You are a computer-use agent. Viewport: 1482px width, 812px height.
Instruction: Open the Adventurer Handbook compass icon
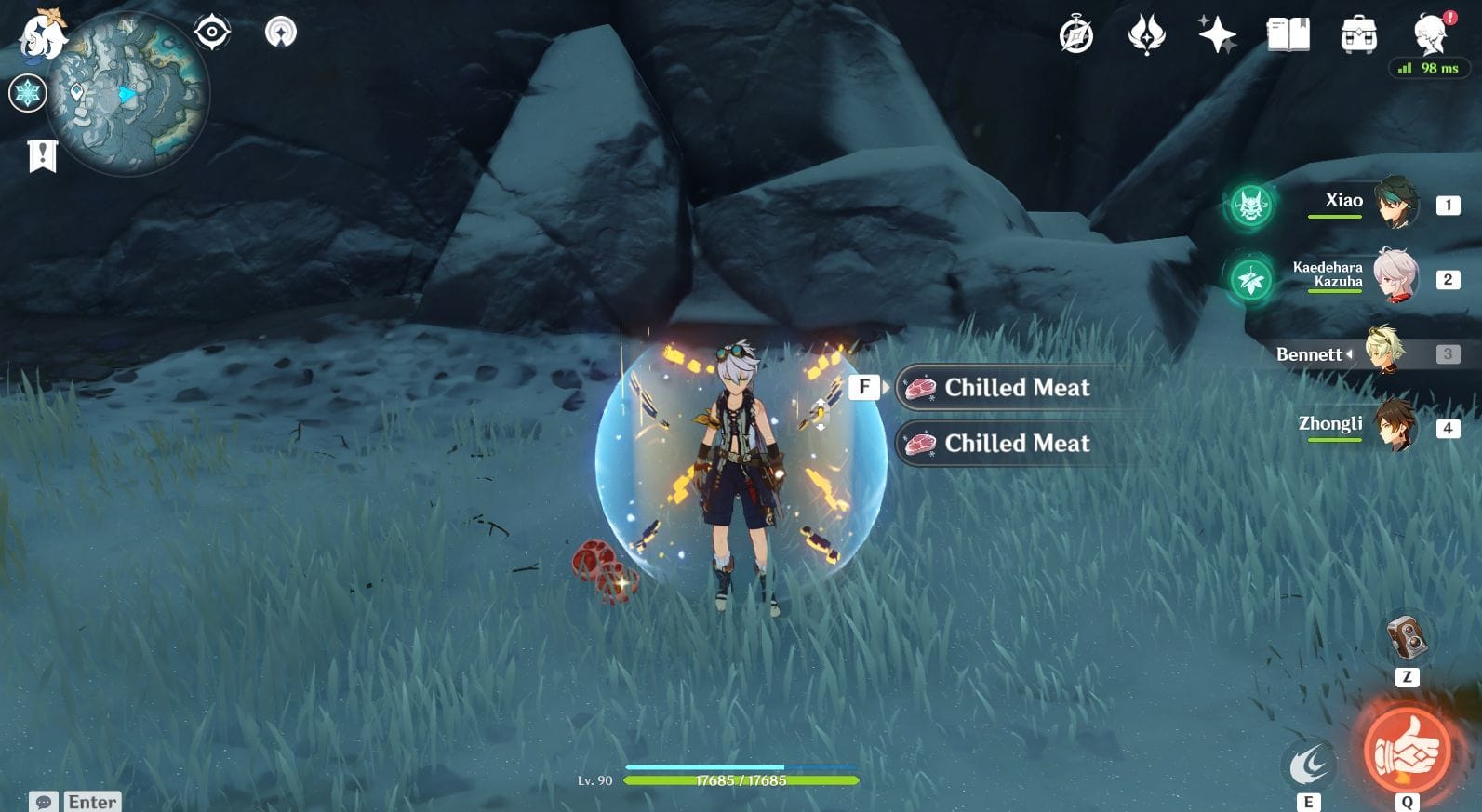1075,35
